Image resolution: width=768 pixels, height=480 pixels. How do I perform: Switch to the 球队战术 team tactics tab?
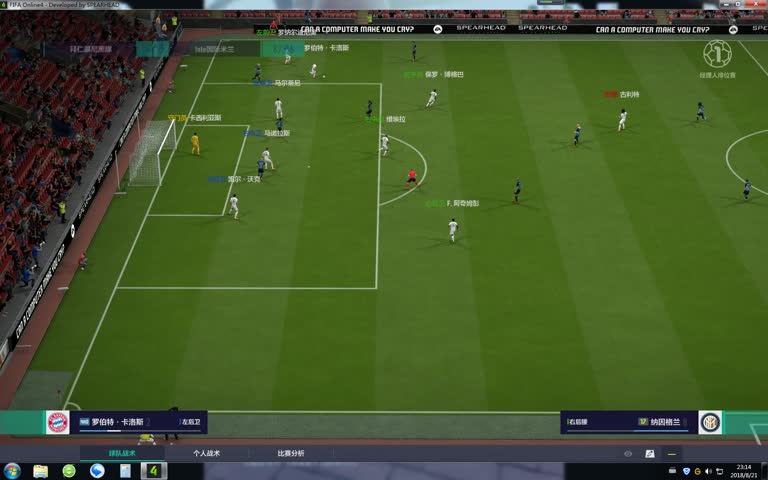pyautogui.click(x=122, y=453)
